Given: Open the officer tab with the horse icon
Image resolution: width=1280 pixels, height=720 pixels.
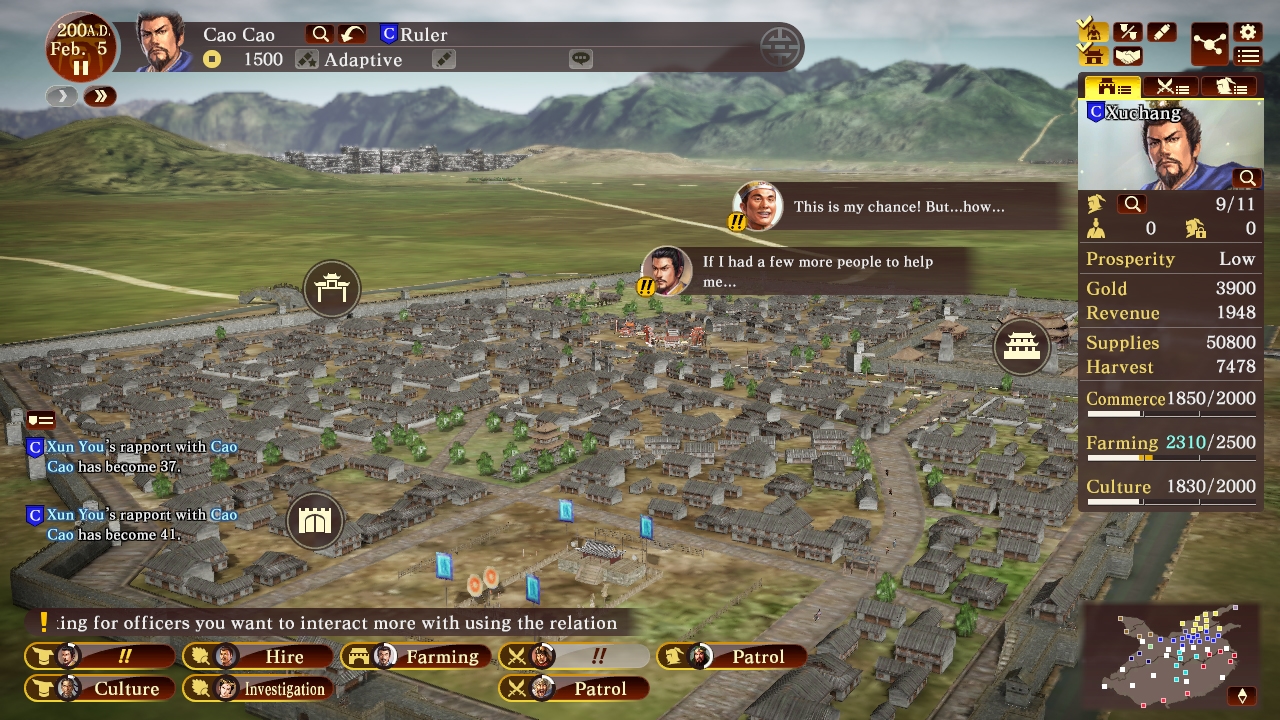Looking at the screenshot, I should 1232,85.
